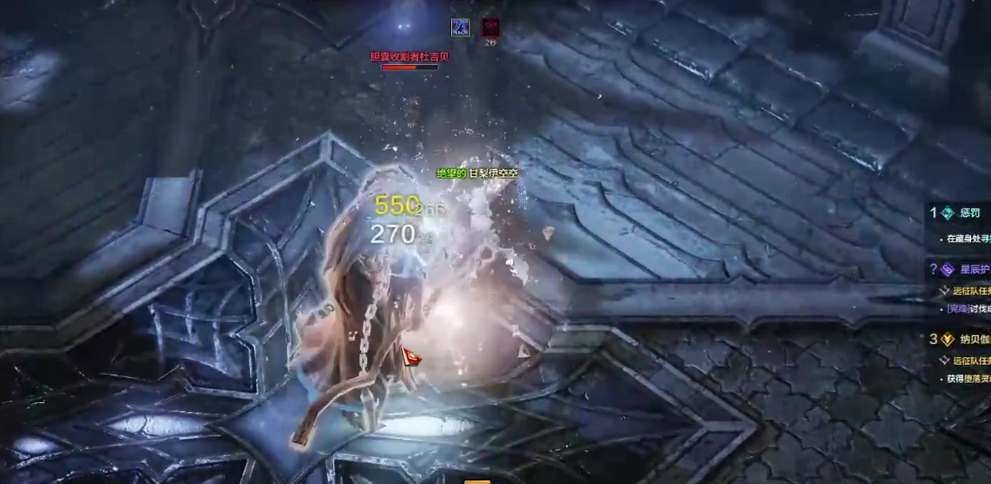Select the blue buff icon at top
The width and height of the screenshot is (991, 484).
(460, 26)
